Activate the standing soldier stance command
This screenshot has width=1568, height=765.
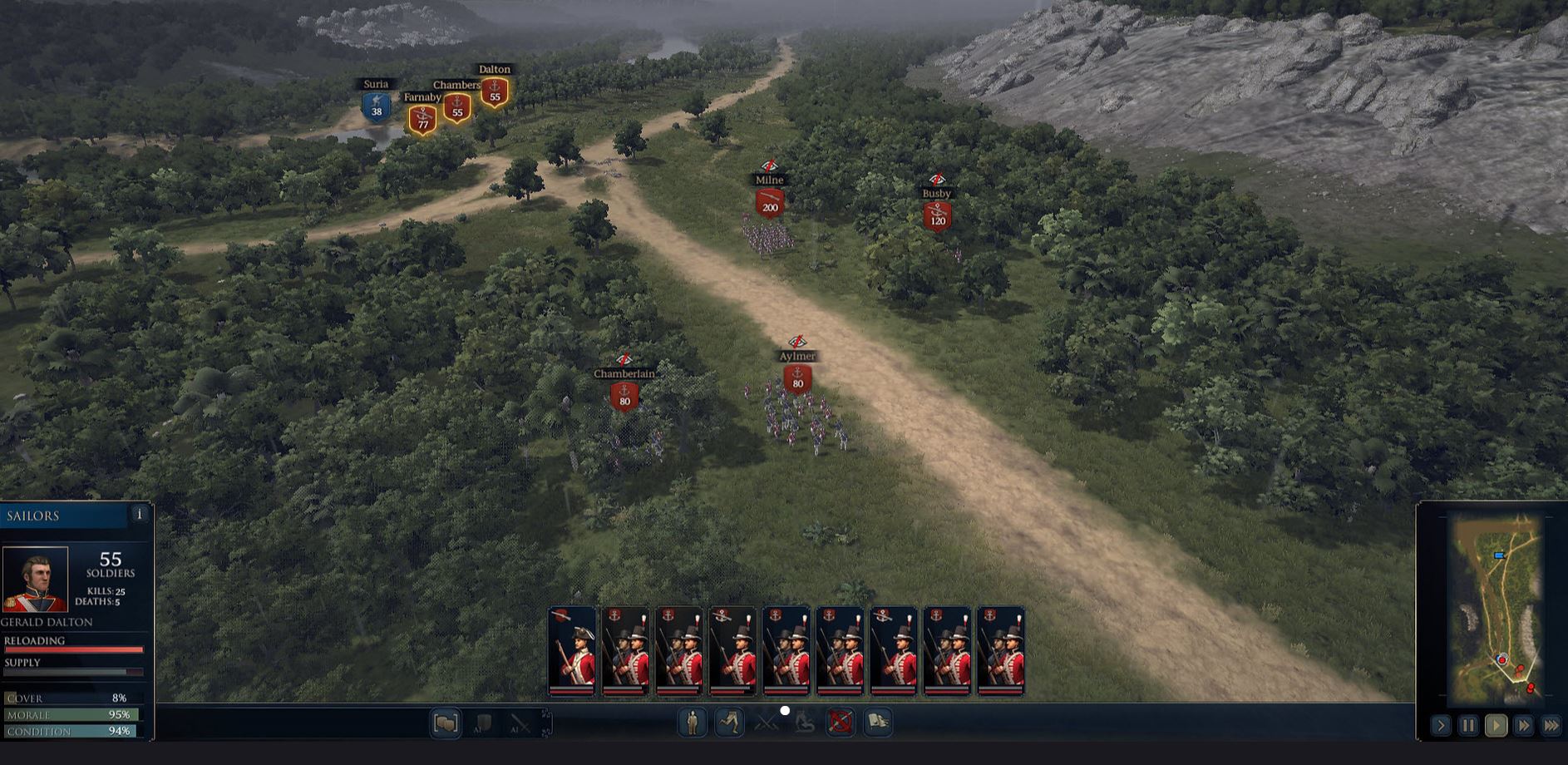[692, 723]
